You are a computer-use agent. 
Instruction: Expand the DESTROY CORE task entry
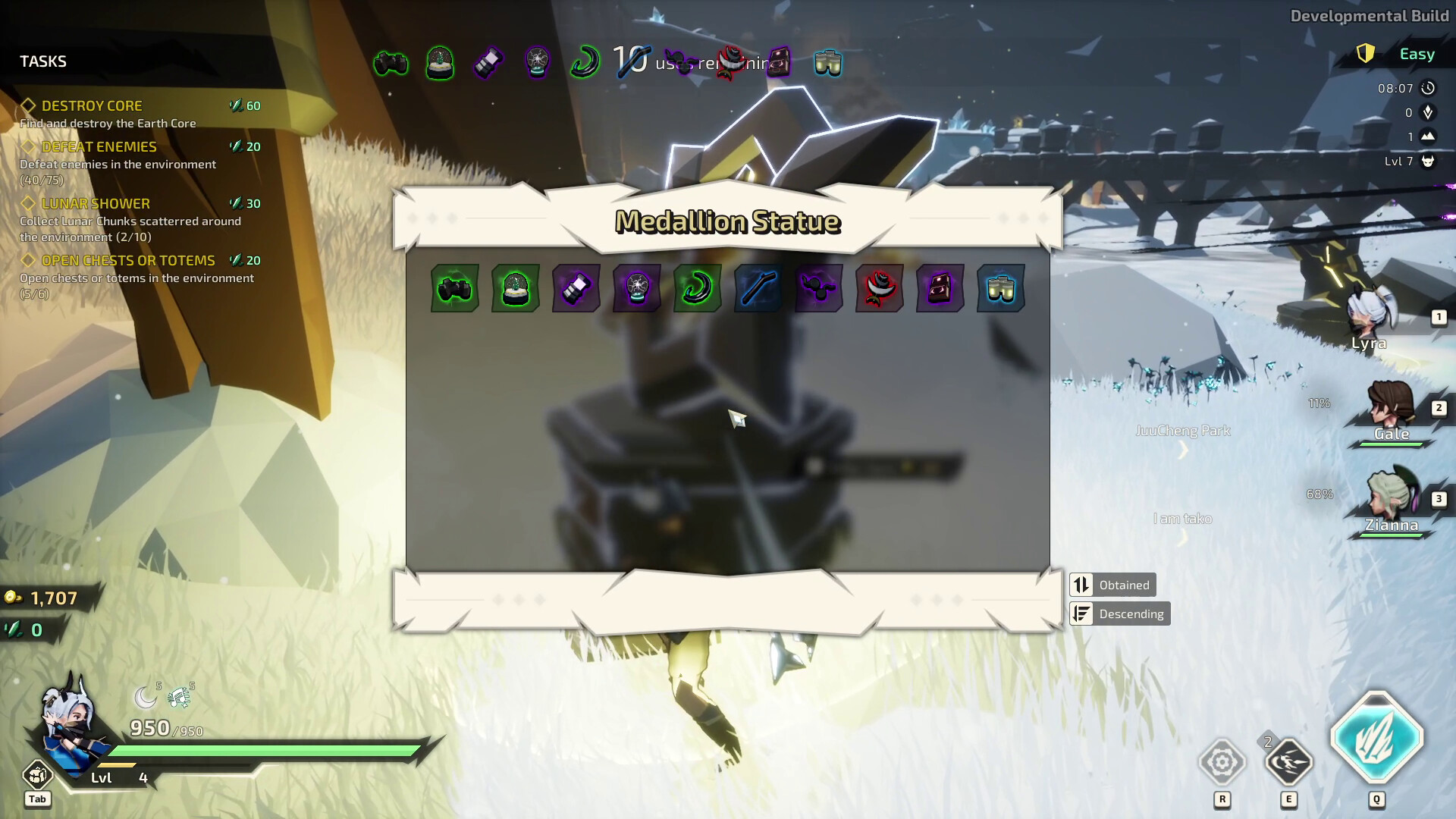tap(92, 105)
